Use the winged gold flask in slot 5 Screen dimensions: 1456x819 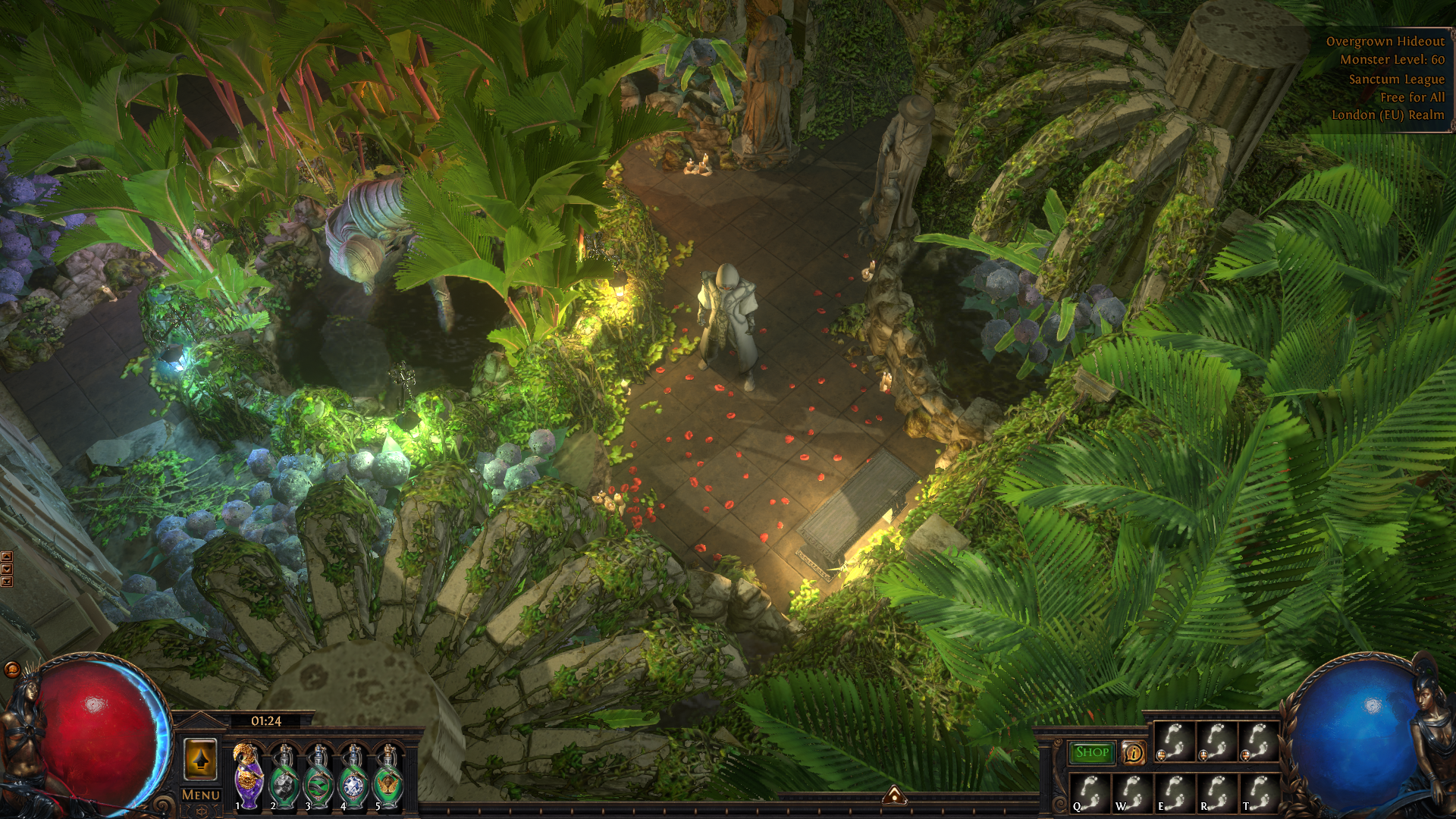[x=388, y=777]
